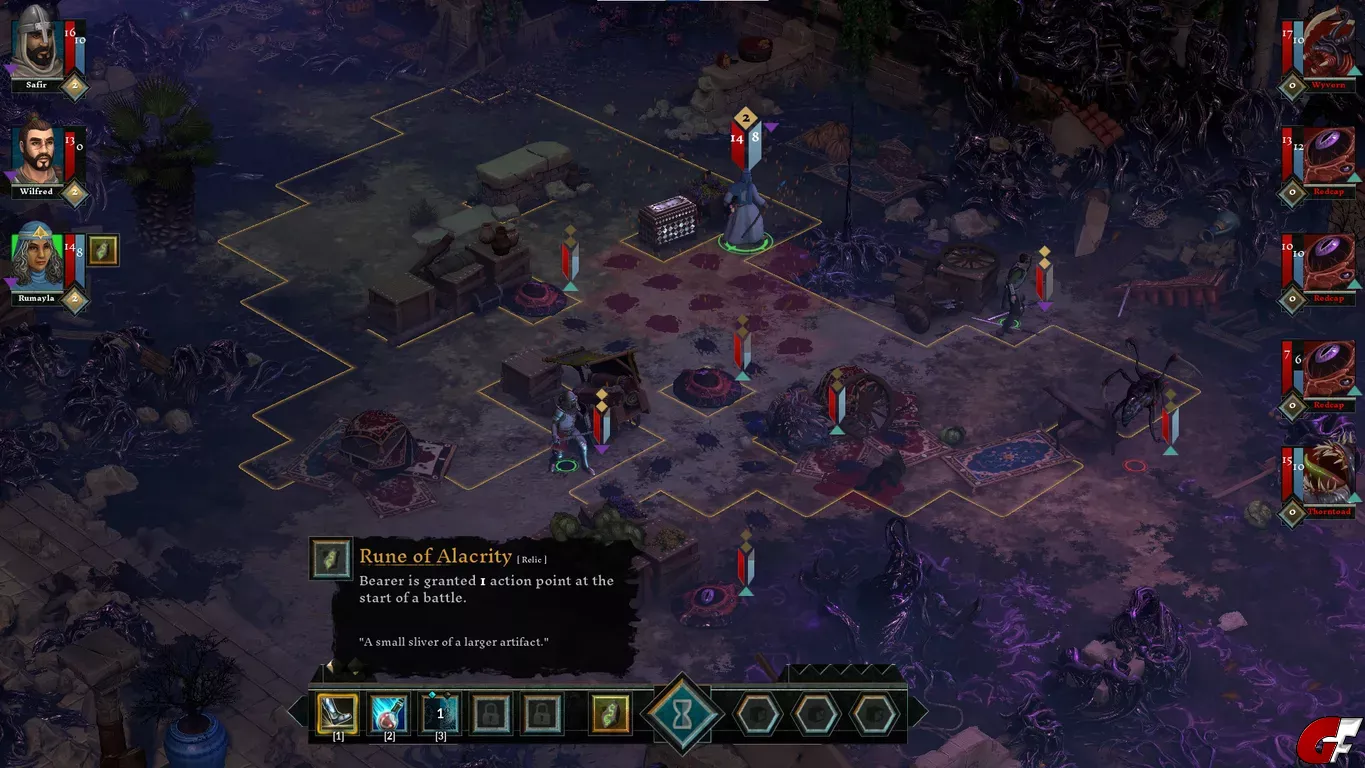
Task: Select Rumayla's highlighted unit on the battlefield
Action: coord(745,210)
